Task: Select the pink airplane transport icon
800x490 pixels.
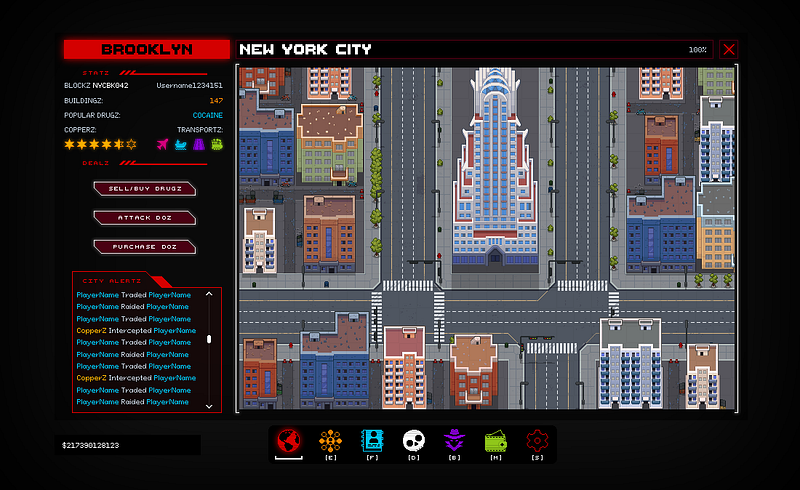Action: (x=163, y=145)
